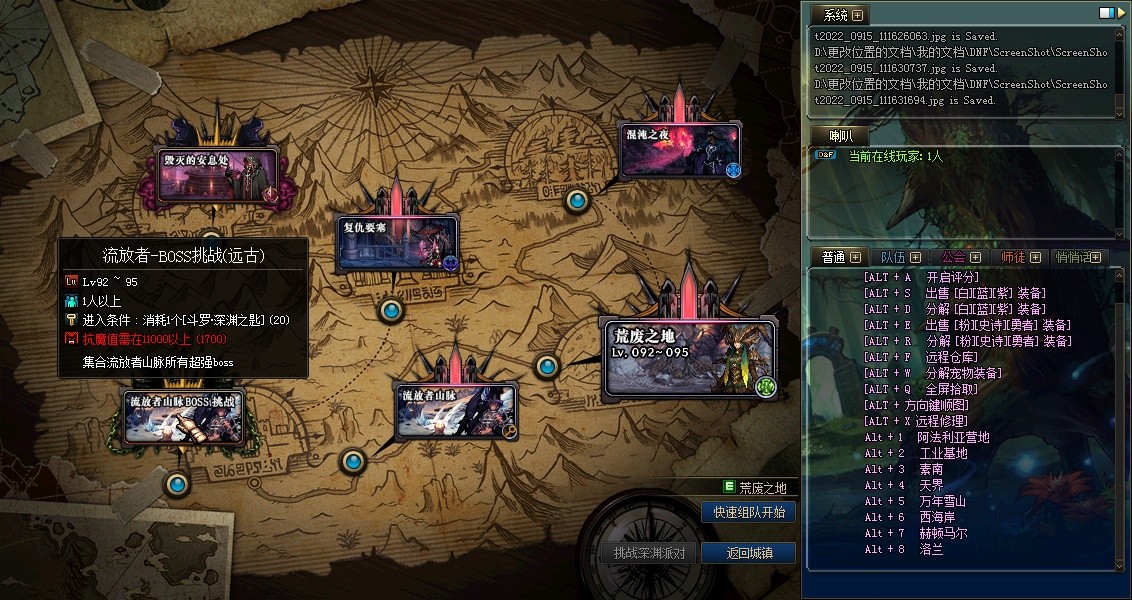Click the 挑战深渊派对 button
This screenshot has height=600, width=1132.
pyautogui.click(x=649, y=553)
